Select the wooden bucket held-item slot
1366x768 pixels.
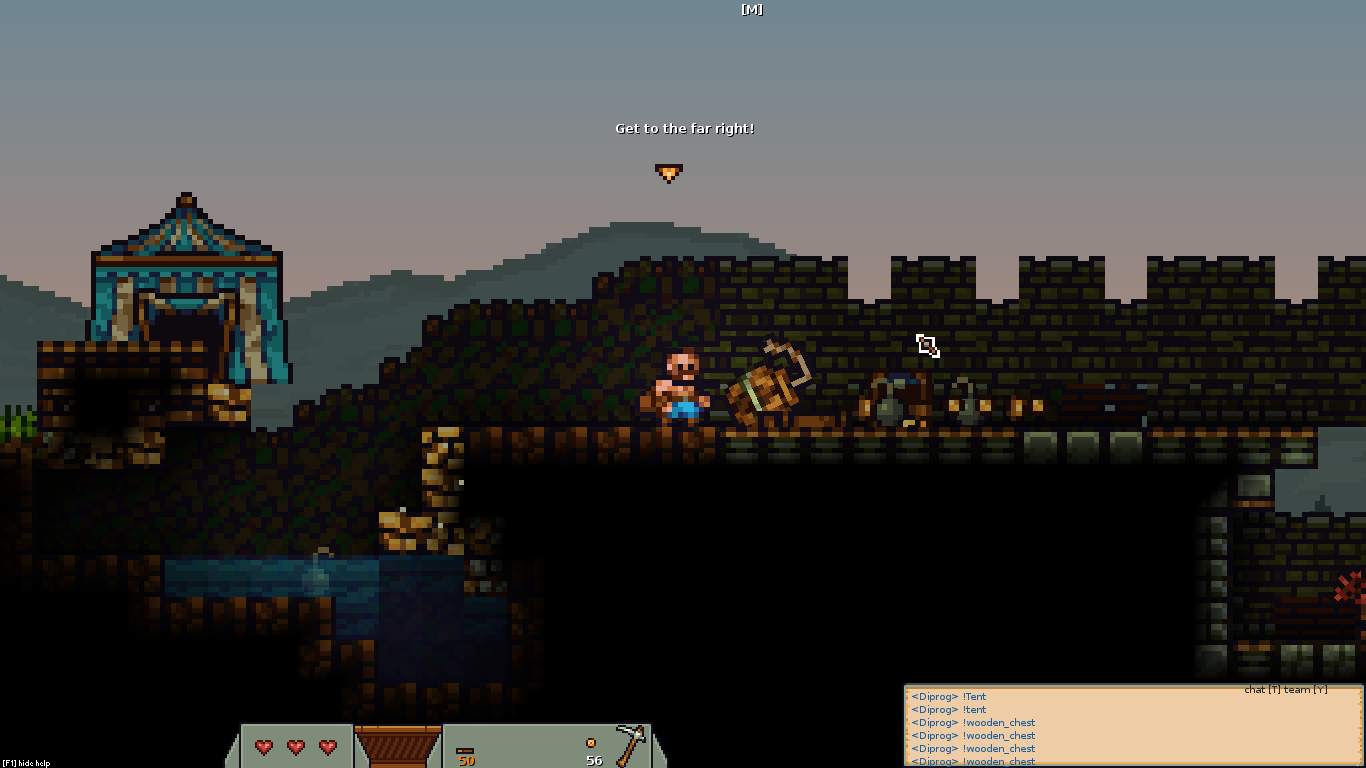(398, 746)
